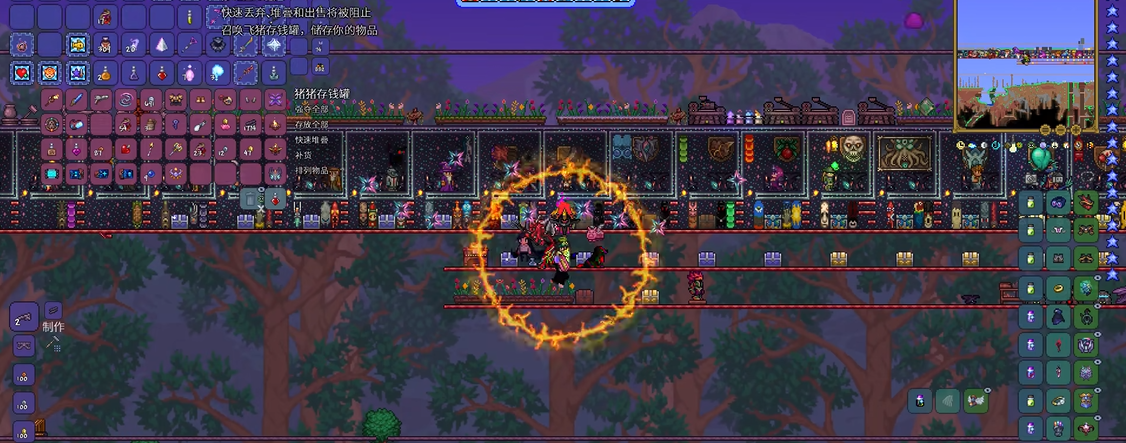Click the Deposit All (存放全部) option
The height and width of the screenshot is (443, 1126).
(x=311, y=124)
